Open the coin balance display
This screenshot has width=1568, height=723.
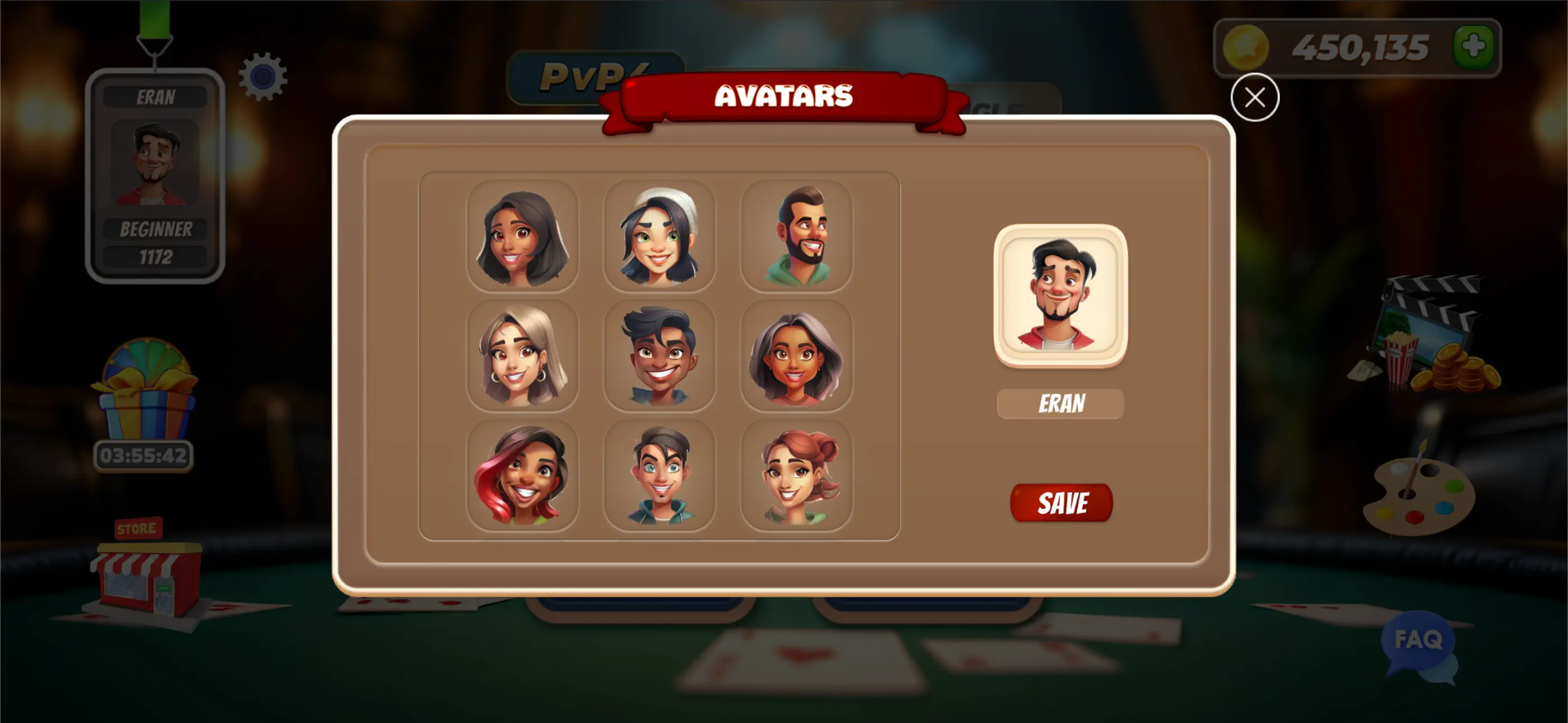tap(1357, 48)
